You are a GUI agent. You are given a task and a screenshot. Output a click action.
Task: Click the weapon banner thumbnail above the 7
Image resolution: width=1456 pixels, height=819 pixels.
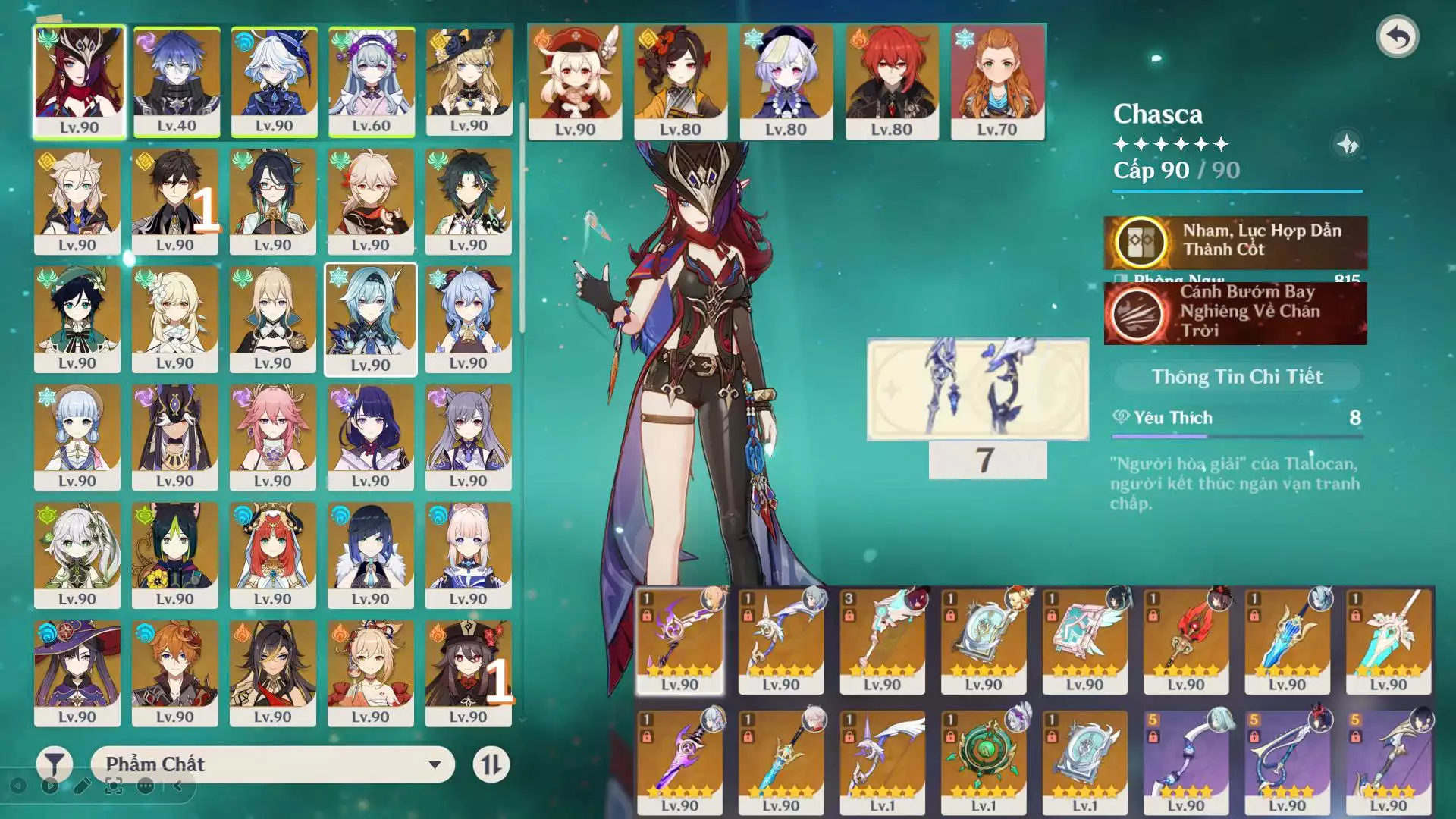click(977, 389)
